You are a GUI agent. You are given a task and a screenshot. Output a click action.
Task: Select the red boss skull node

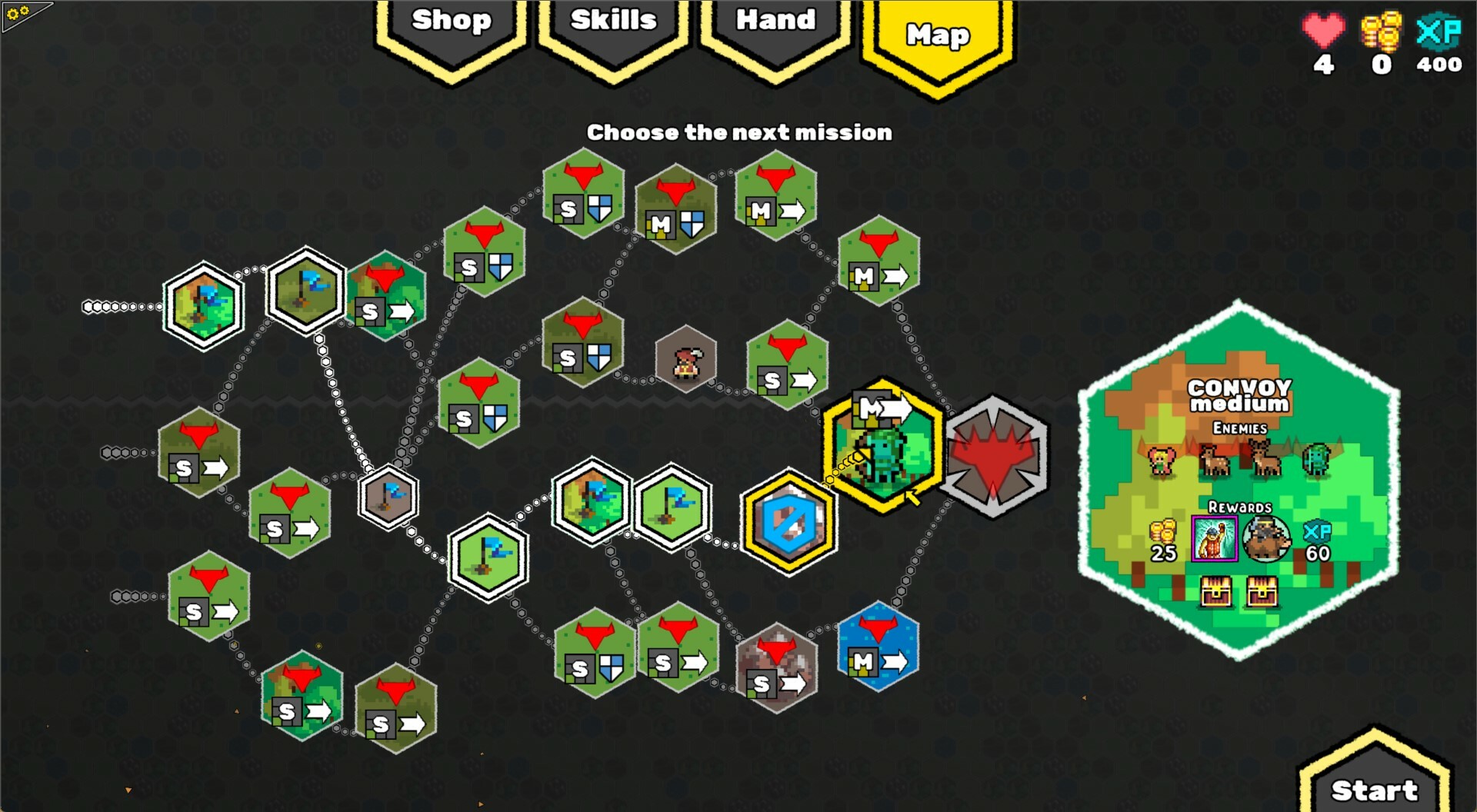(x=996, y=454)
